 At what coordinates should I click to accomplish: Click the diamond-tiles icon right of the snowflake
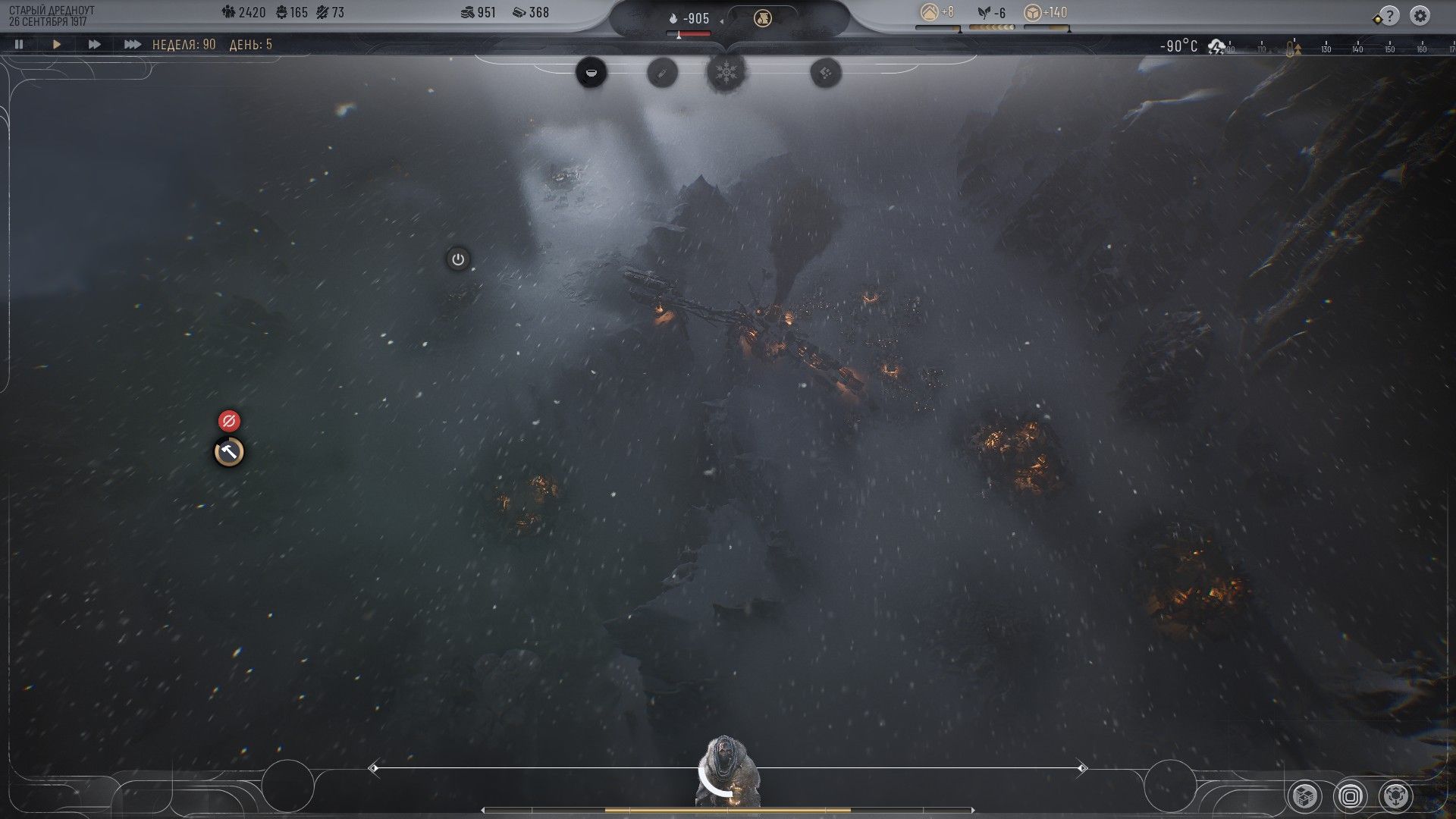(825, 74)
